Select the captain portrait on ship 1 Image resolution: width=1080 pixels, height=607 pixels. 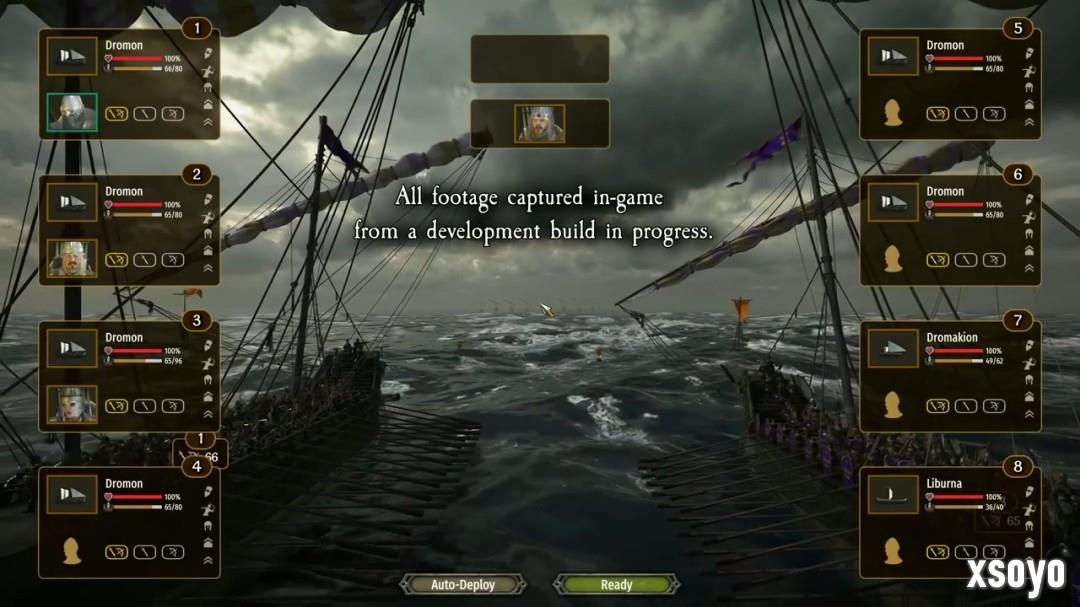[x=72, y=113]
